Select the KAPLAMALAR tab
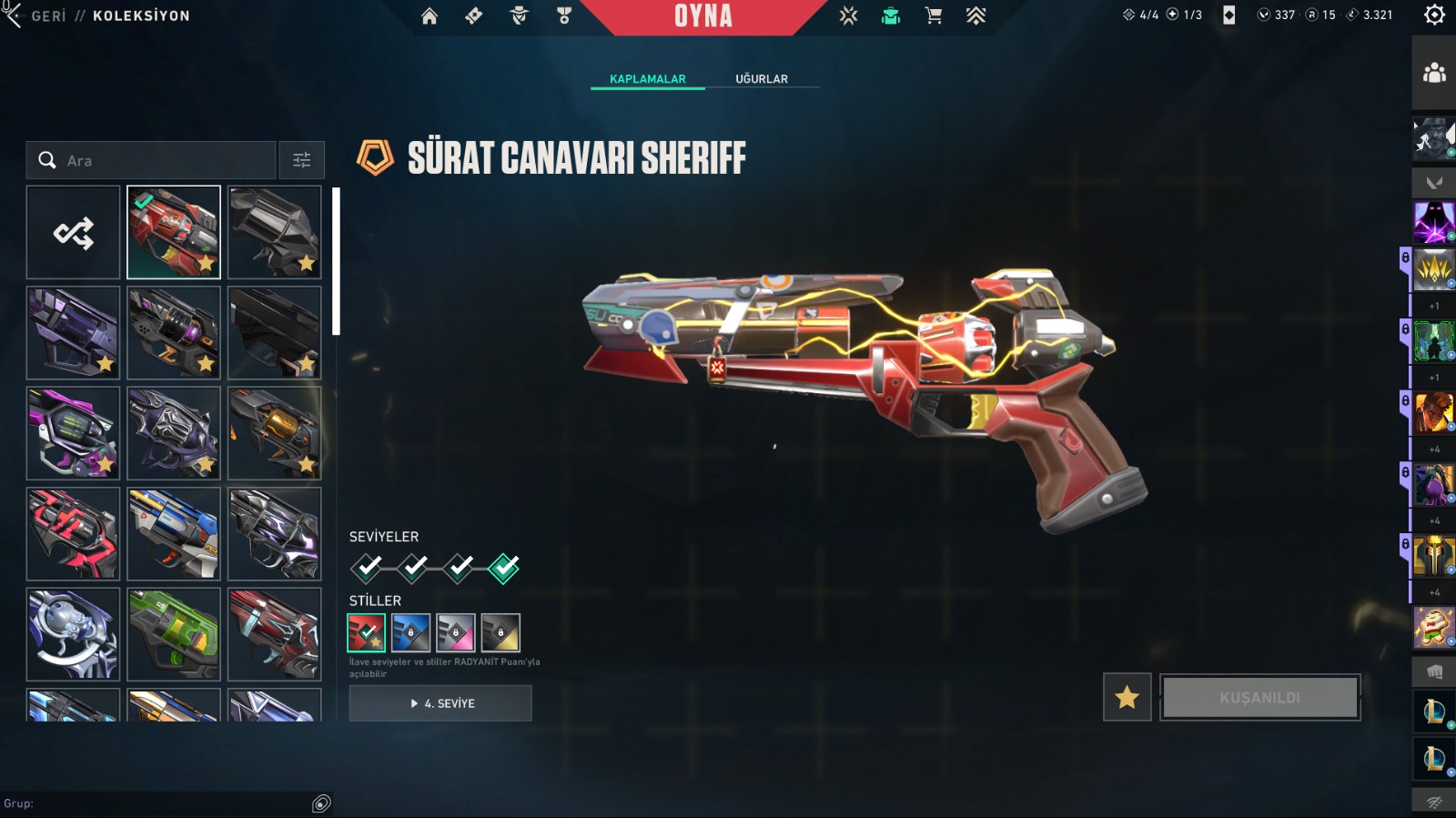This screenshot has width=1456, height=818. (x=648, y=79)
